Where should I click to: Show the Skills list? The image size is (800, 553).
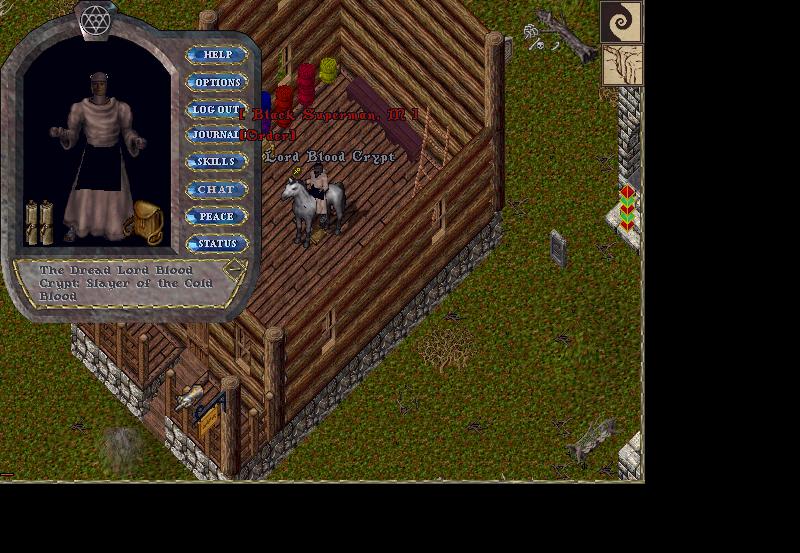click(x=216, y=162)
